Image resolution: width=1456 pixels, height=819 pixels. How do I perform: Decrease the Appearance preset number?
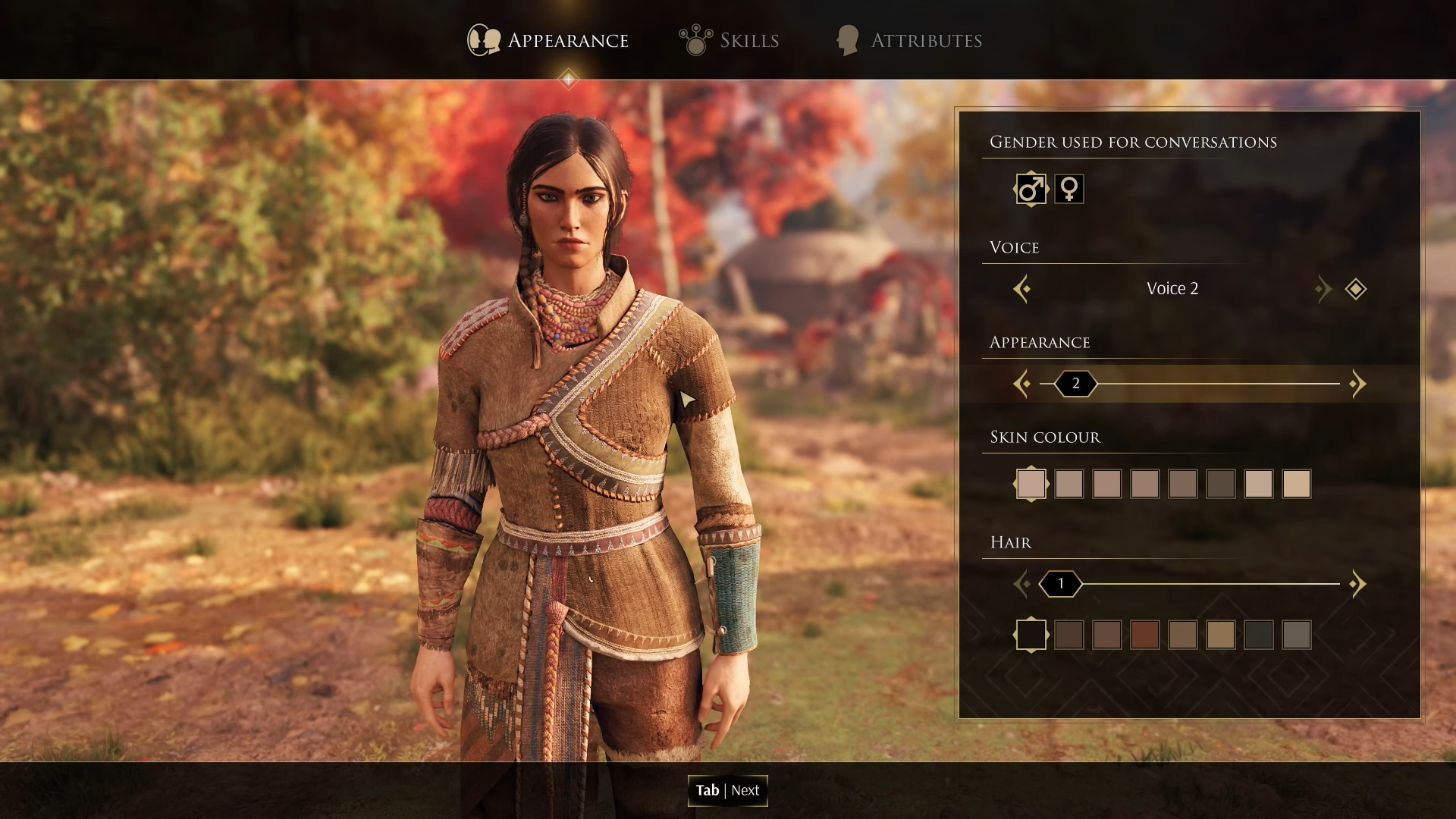pyautogui.click(x=1021, y=384)
